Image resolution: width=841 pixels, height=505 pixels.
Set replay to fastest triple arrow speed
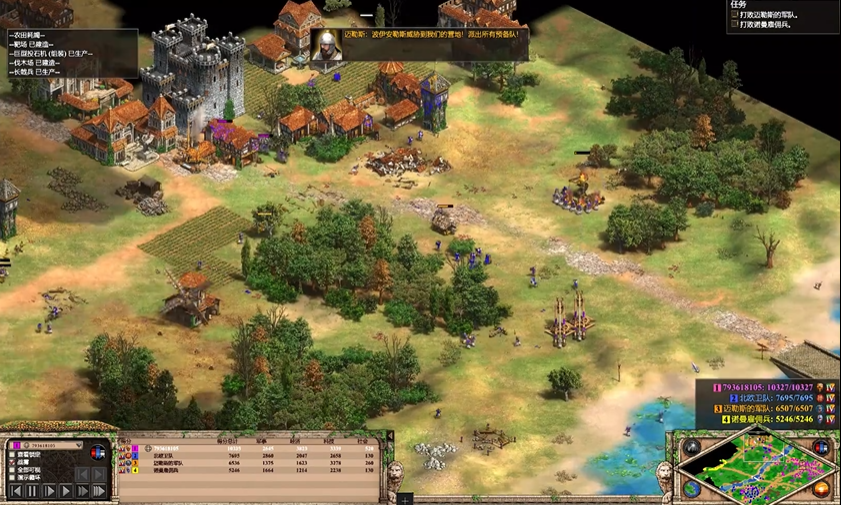(99, 491)
